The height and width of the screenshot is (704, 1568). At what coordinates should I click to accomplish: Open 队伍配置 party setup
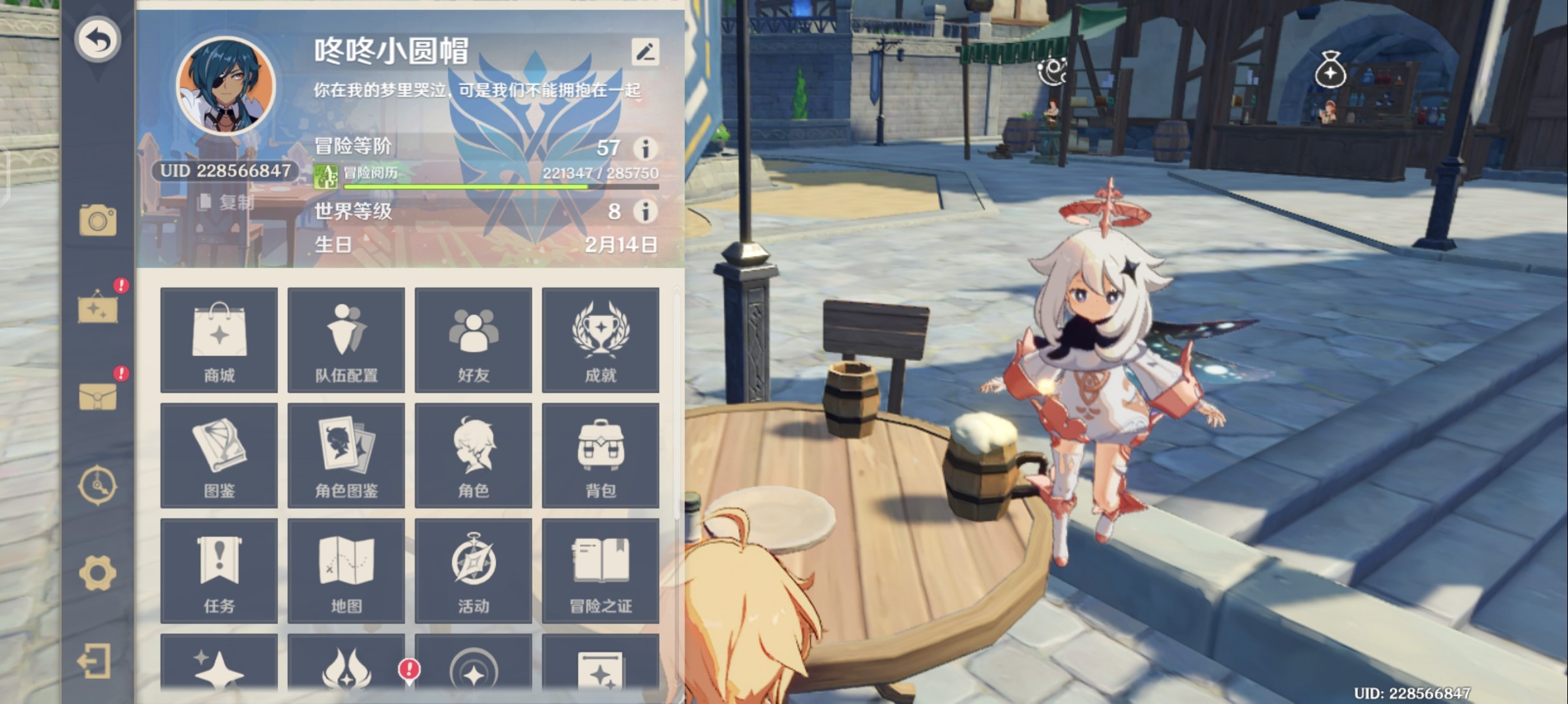346,340
